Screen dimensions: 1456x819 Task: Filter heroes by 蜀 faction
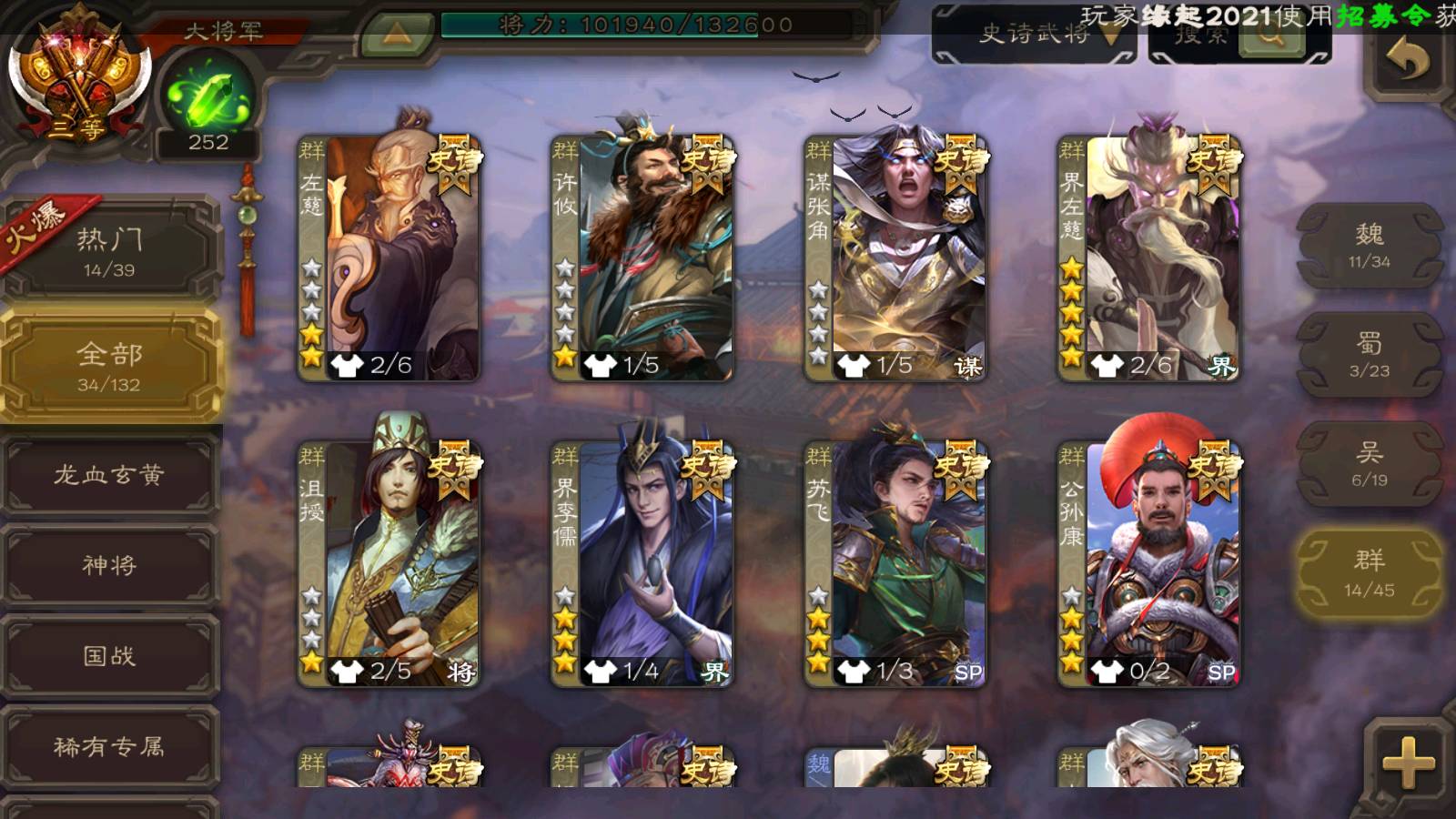(x=1369, y=355)
